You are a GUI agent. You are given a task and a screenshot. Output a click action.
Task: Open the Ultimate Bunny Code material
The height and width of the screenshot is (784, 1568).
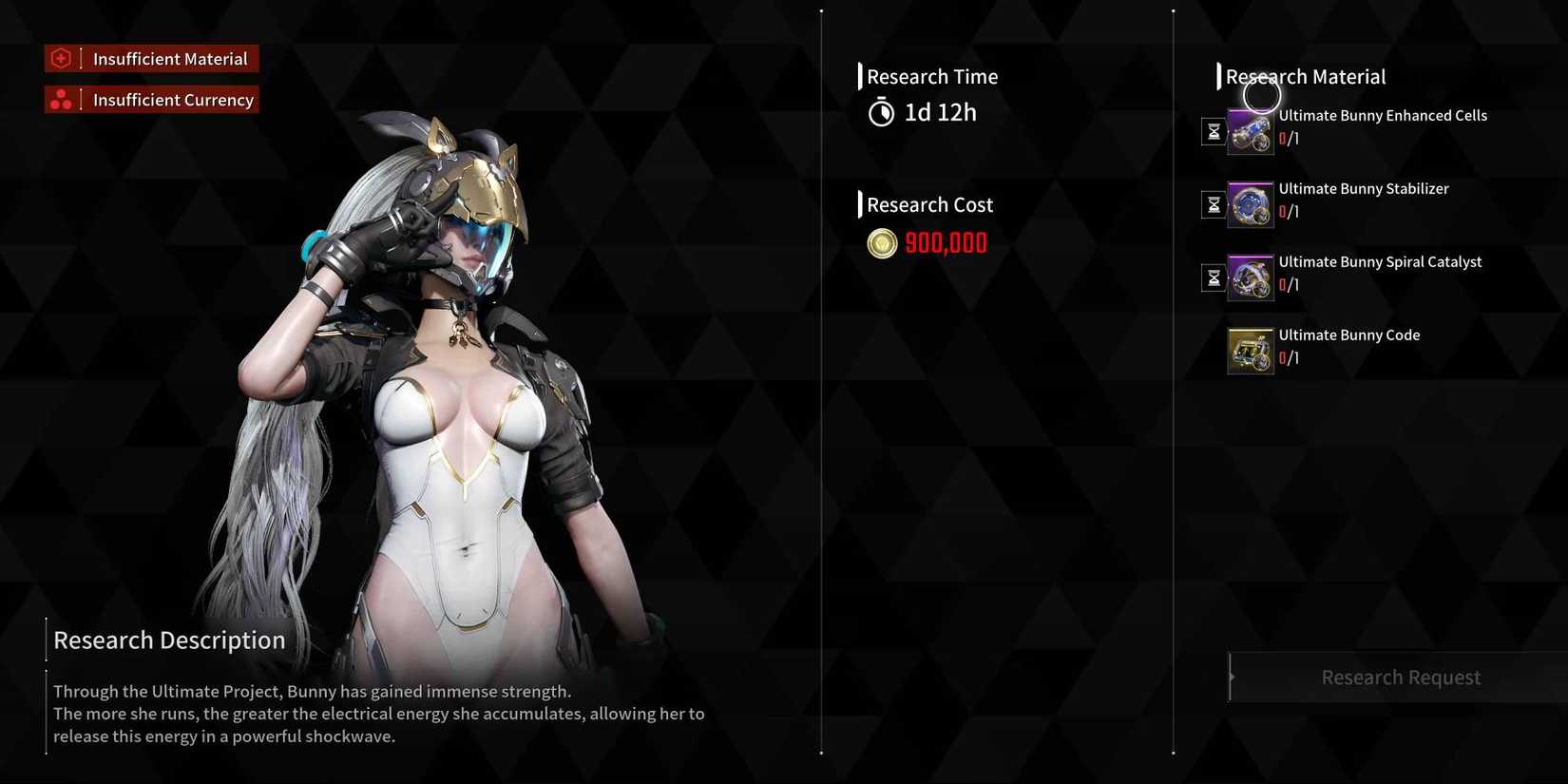1250,352
